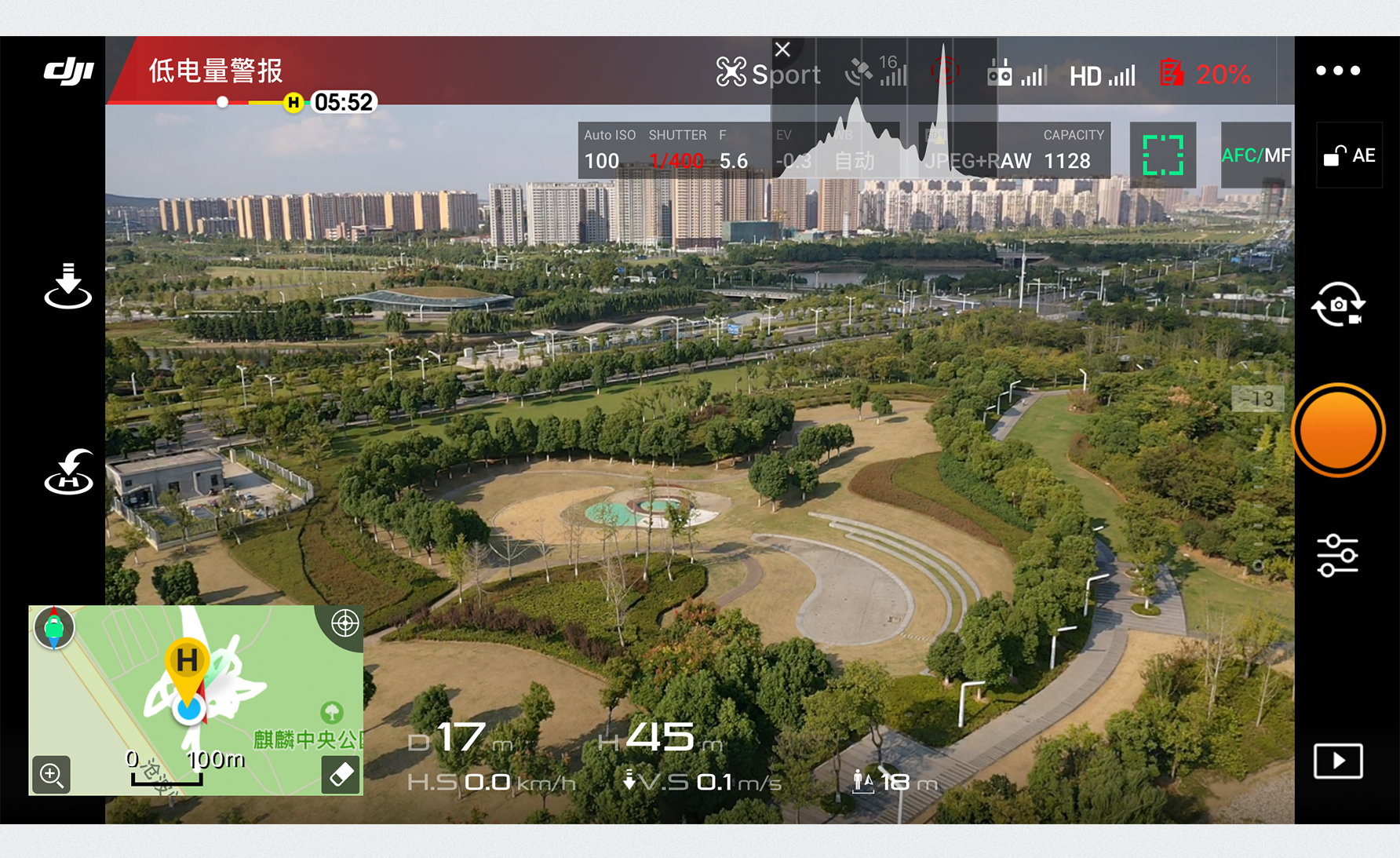
Task: Open camera settings with the sliders icon
Action: coord(1337,553)
